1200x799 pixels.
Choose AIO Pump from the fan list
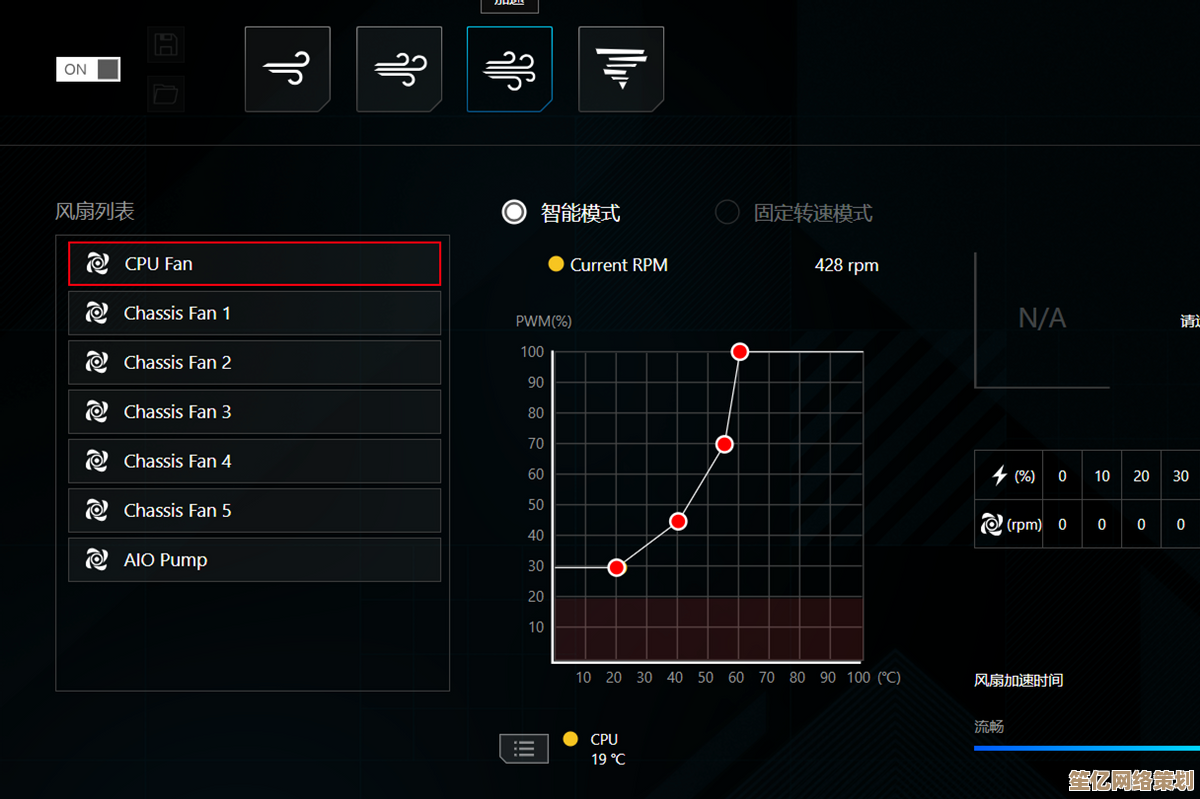coord(254,560)
